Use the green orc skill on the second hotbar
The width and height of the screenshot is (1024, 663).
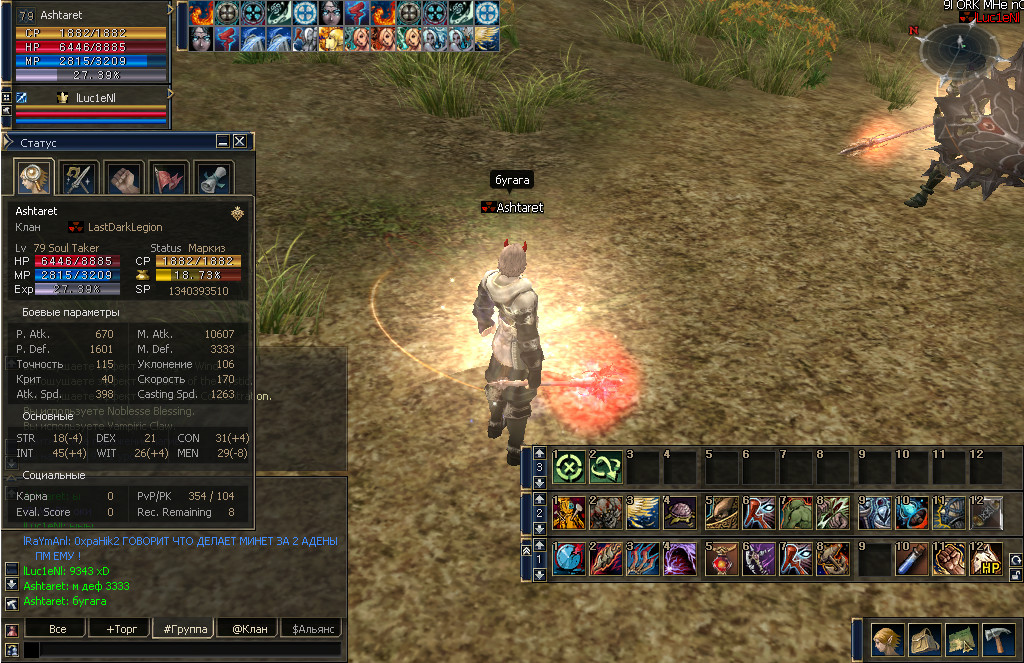pos(796,513)
